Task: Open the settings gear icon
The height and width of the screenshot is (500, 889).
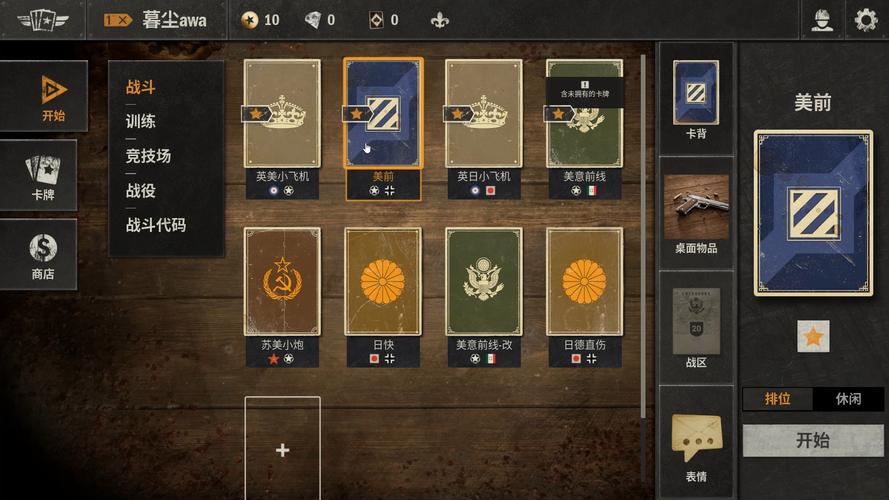Action: tap(865, 20)
